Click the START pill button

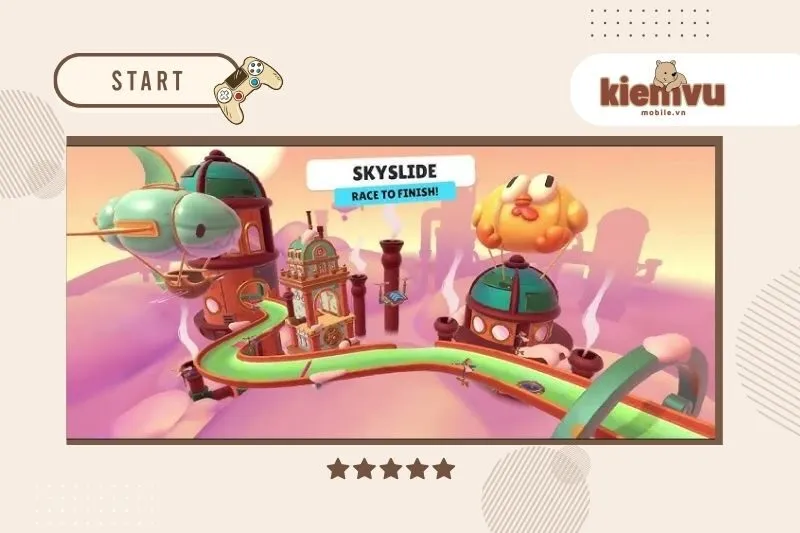pyautogui.click(x=146, y=80)
